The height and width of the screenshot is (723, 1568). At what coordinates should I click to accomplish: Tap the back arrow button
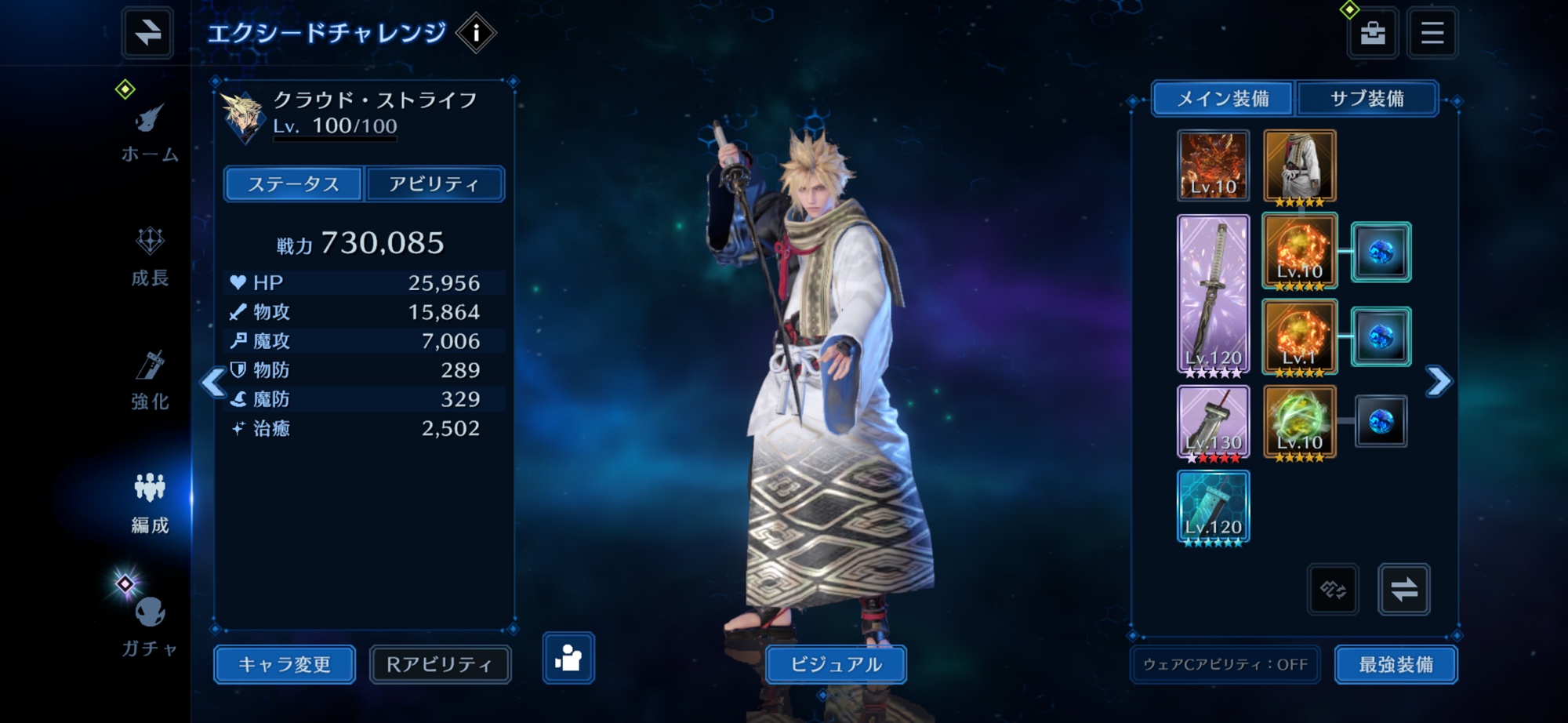(147, 33)
